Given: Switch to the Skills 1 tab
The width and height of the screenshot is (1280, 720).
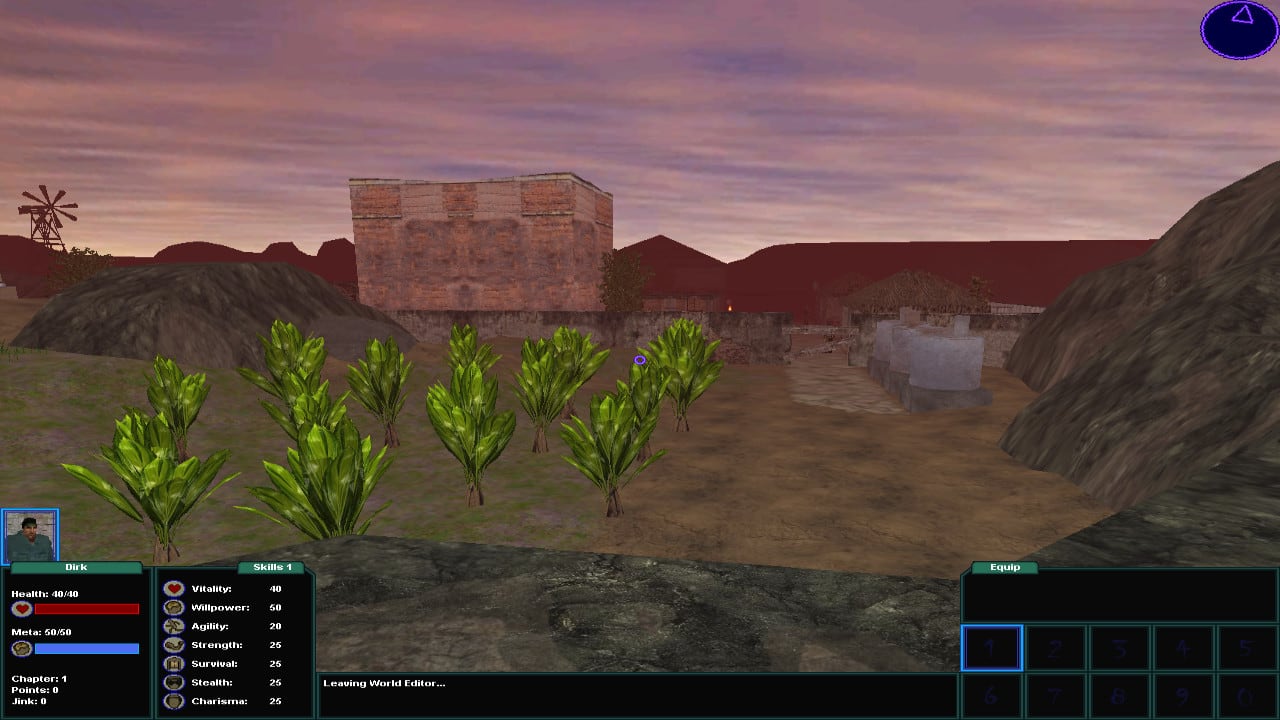Looking at the screenshot, I should tap(272, 567).
